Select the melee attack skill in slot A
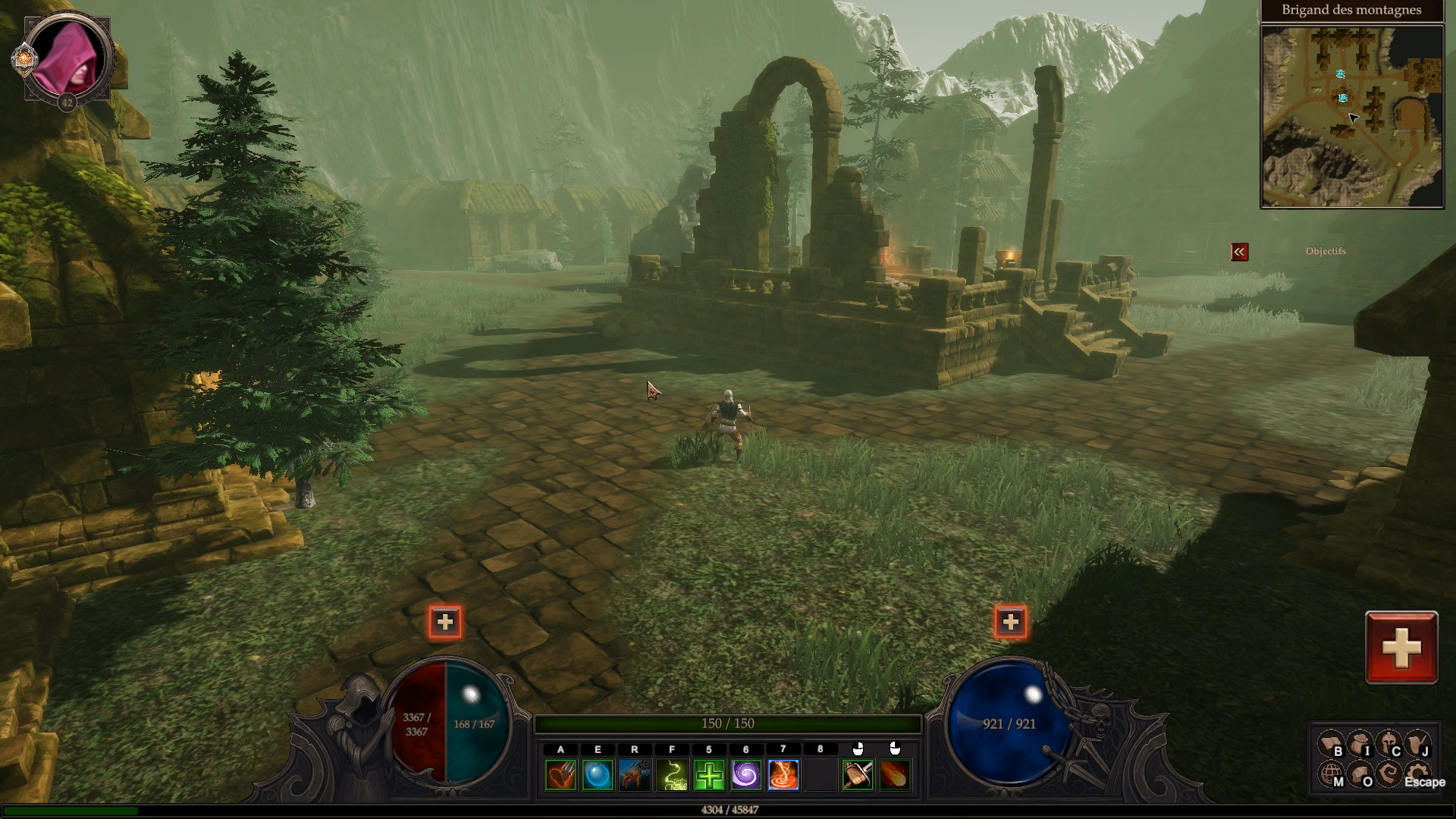Viewport: 1456px width, 819px height. click(x=560, y=775)
